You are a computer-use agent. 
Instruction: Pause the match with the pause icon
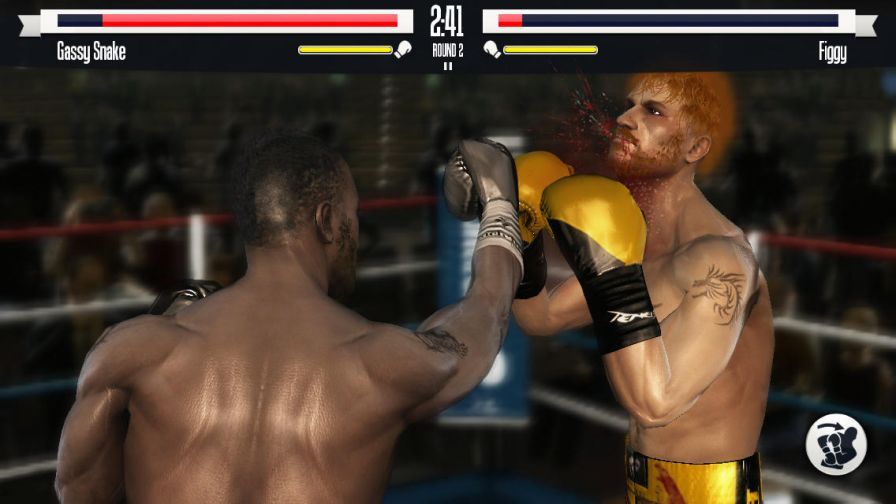tap(447, 67)
